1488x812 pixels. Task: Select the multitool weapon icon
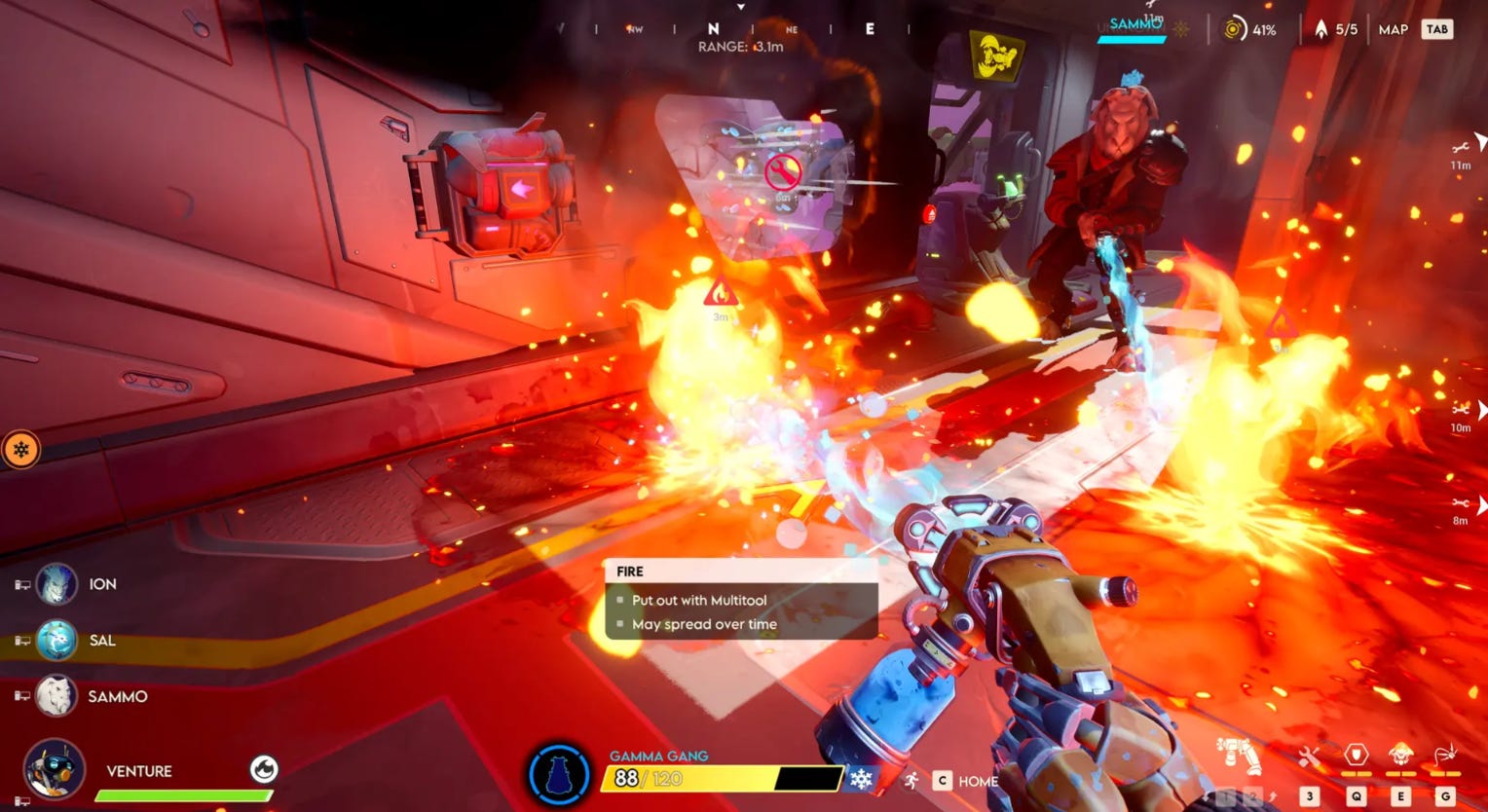pos(1238,757)
